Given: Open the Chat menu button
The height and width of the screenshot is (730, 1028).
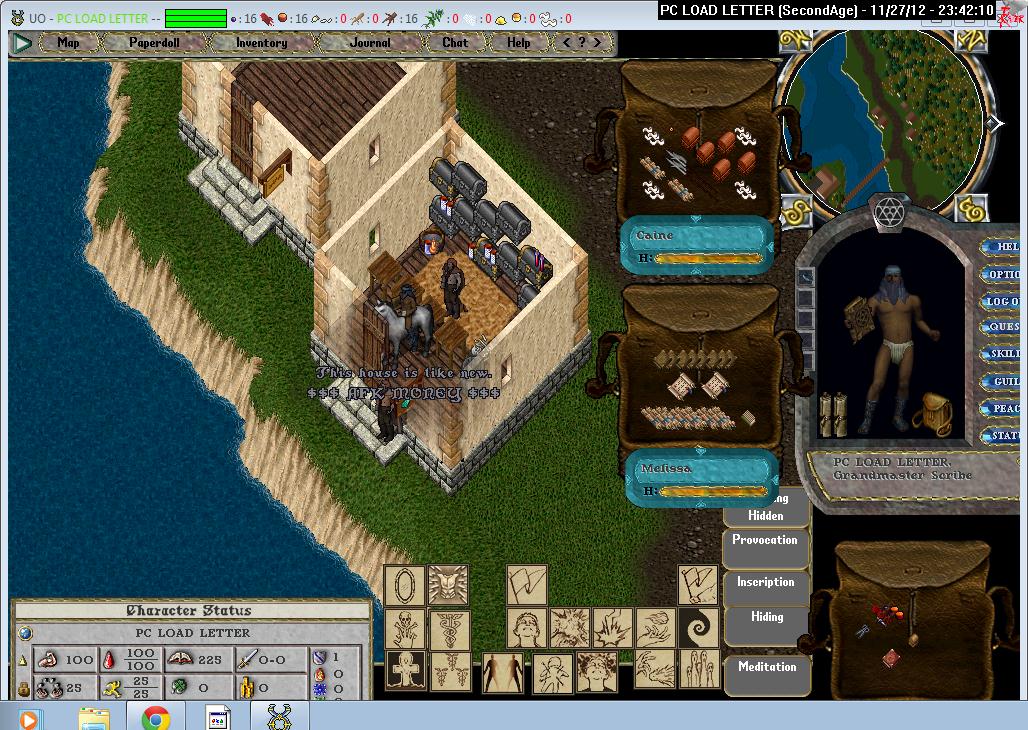Looking at the screenshot, I should (455, 43).
